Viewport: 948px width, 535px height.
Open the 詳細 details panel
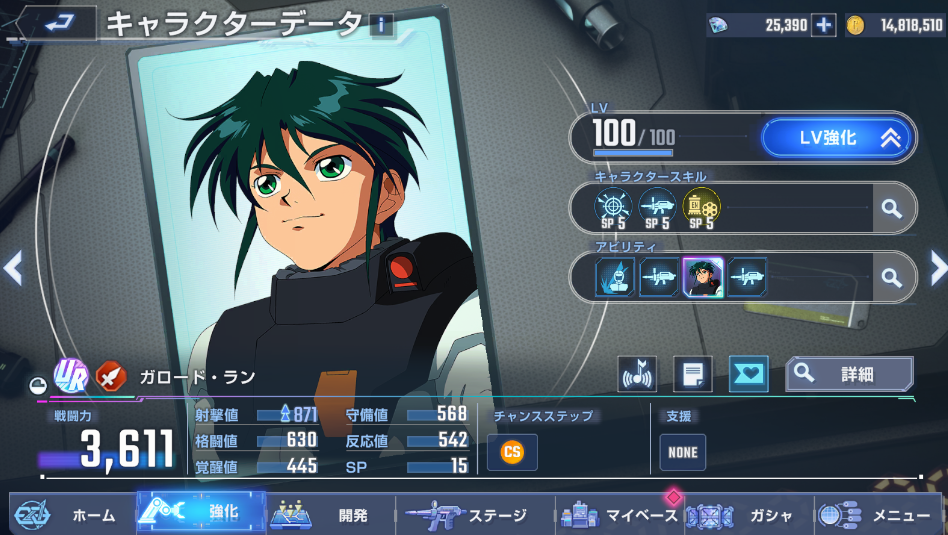pos(849,374)
